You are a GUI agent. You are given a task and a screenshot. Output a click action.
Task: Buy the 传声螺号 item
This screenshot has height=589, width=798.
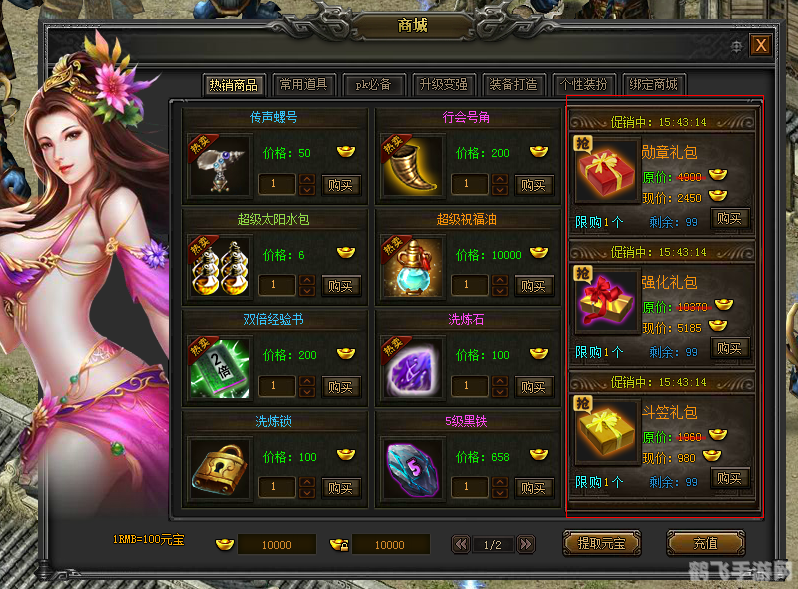click(340, 185)
